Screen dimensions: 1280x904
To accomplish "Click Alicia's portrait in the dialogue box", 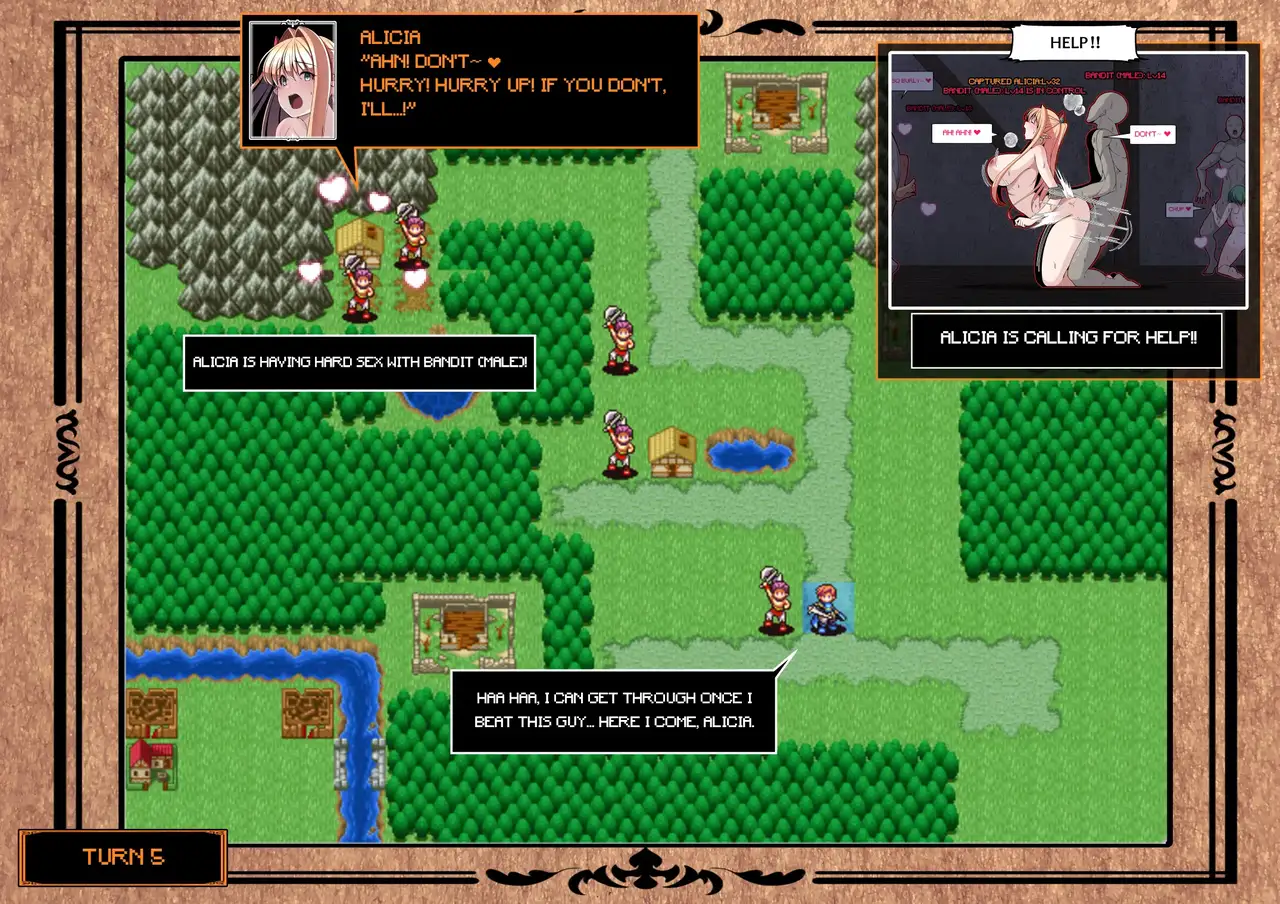I will tap(292, 80).
